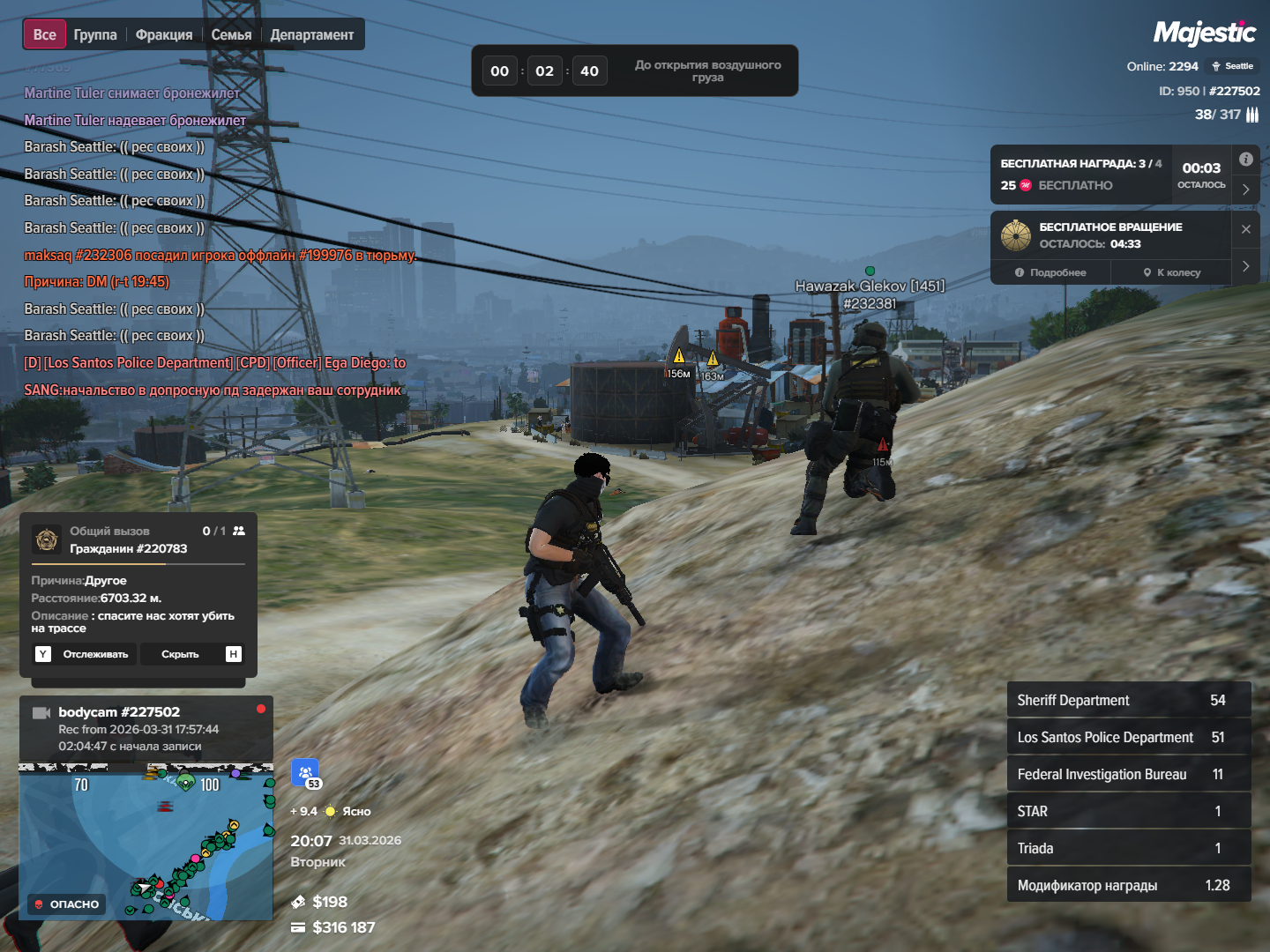Click the bodycam recording panel

[x=146, y=729]
